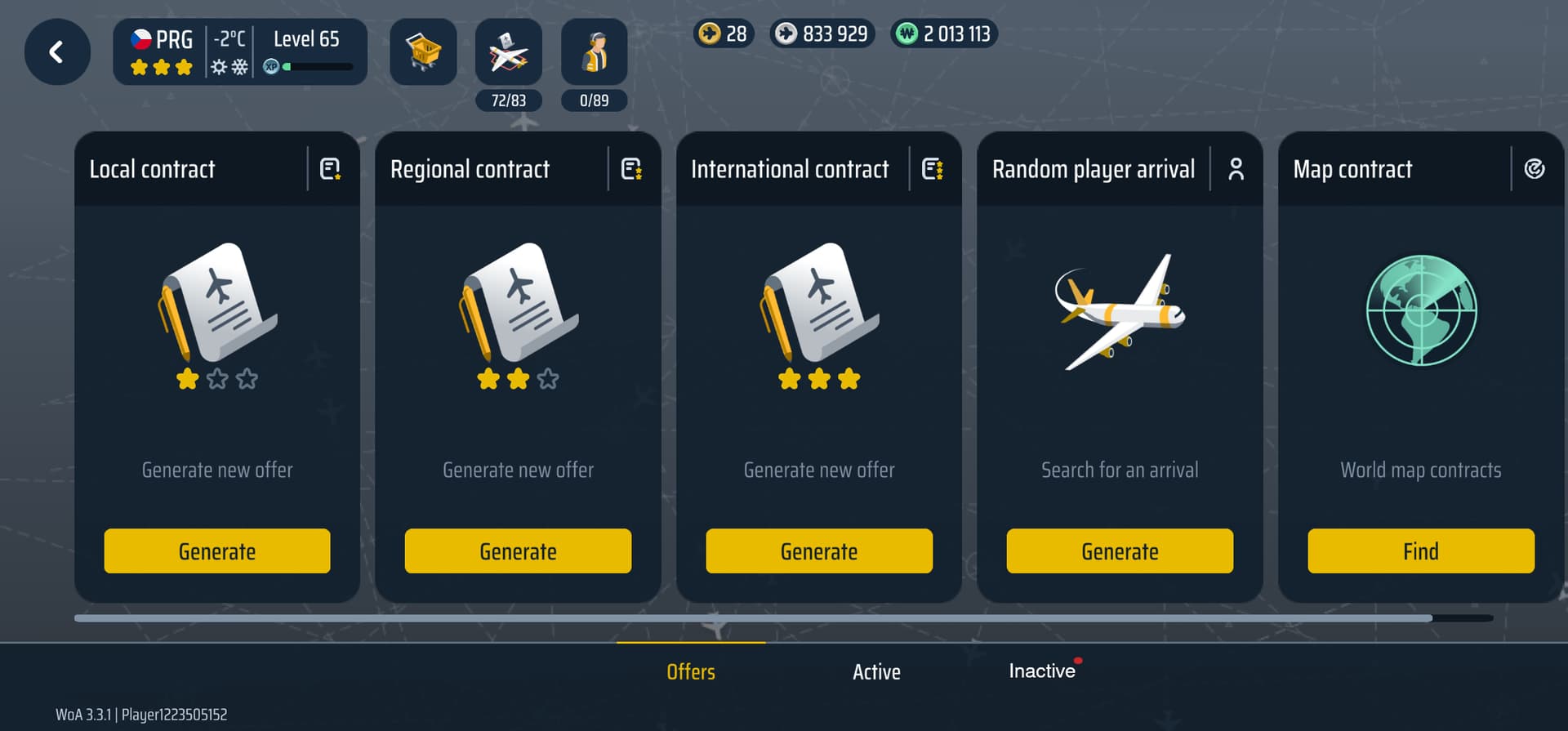
Task: Click the horizontal scrollbar below contract cards
Action: point(751,618)
